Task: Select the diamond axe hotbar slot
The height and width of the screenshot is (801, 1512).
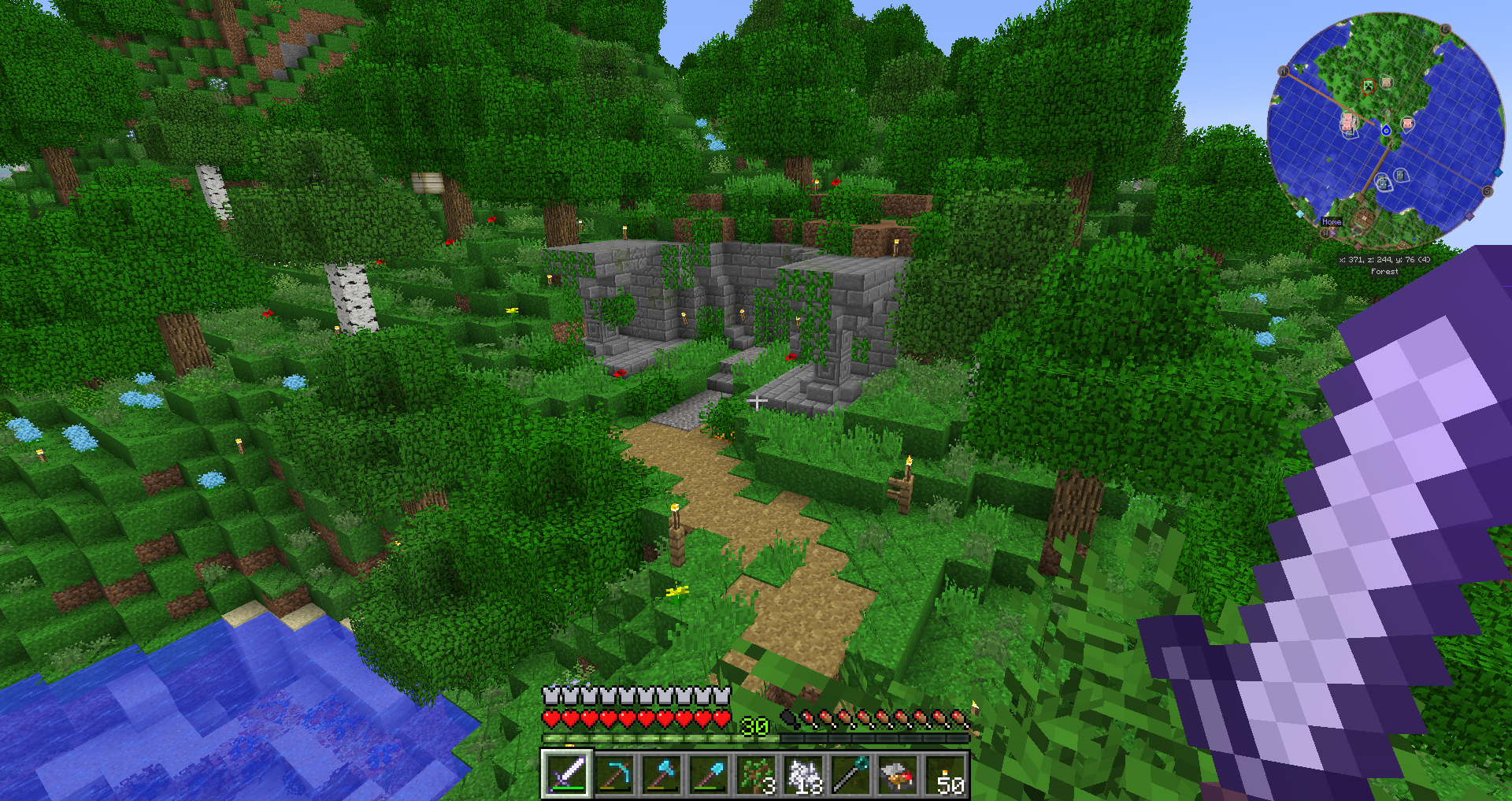Action: 661,774
